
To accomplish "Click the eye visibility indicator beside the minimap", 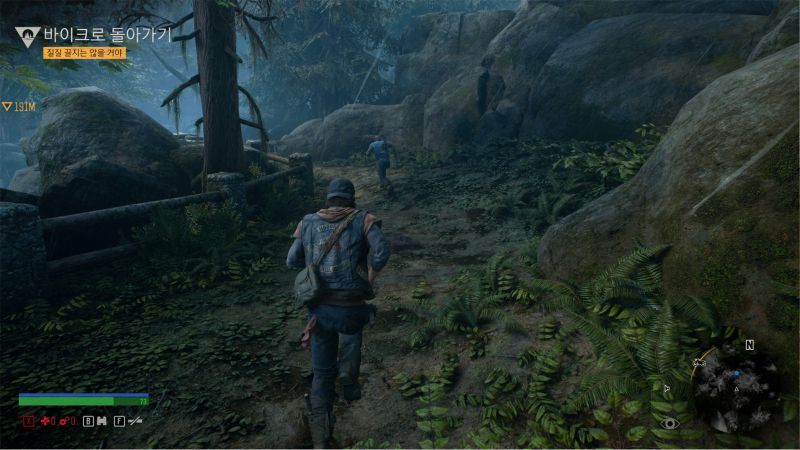I will (x=670, y=424).
